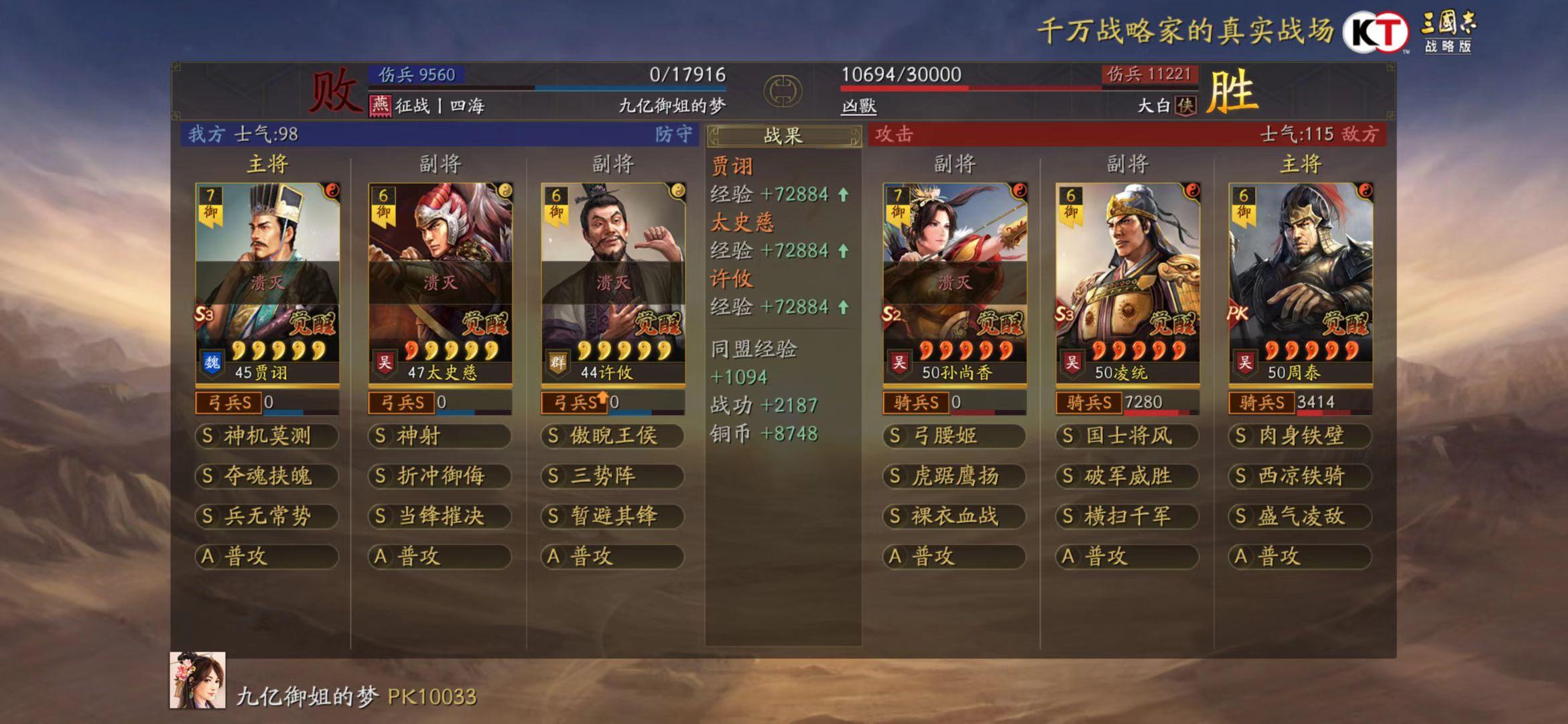Select the 贾诩 general card
This screenshot has height=724, width=1568.
click(x=267, y=282)
